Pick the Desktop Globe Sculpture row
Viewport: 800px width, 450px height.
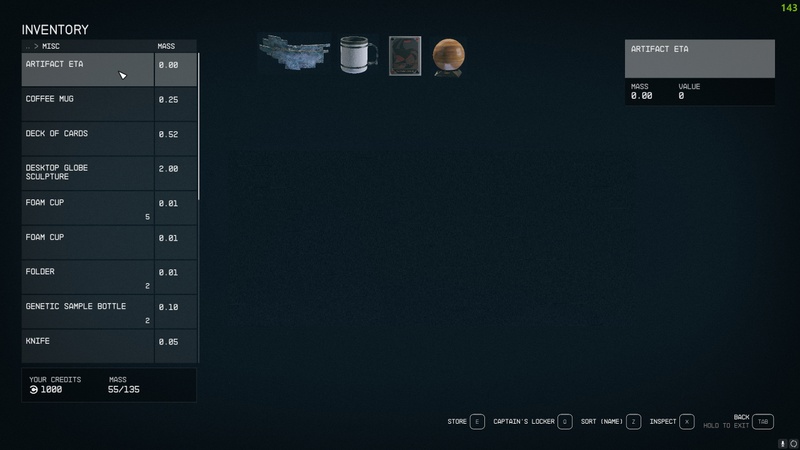click(88, 173)
